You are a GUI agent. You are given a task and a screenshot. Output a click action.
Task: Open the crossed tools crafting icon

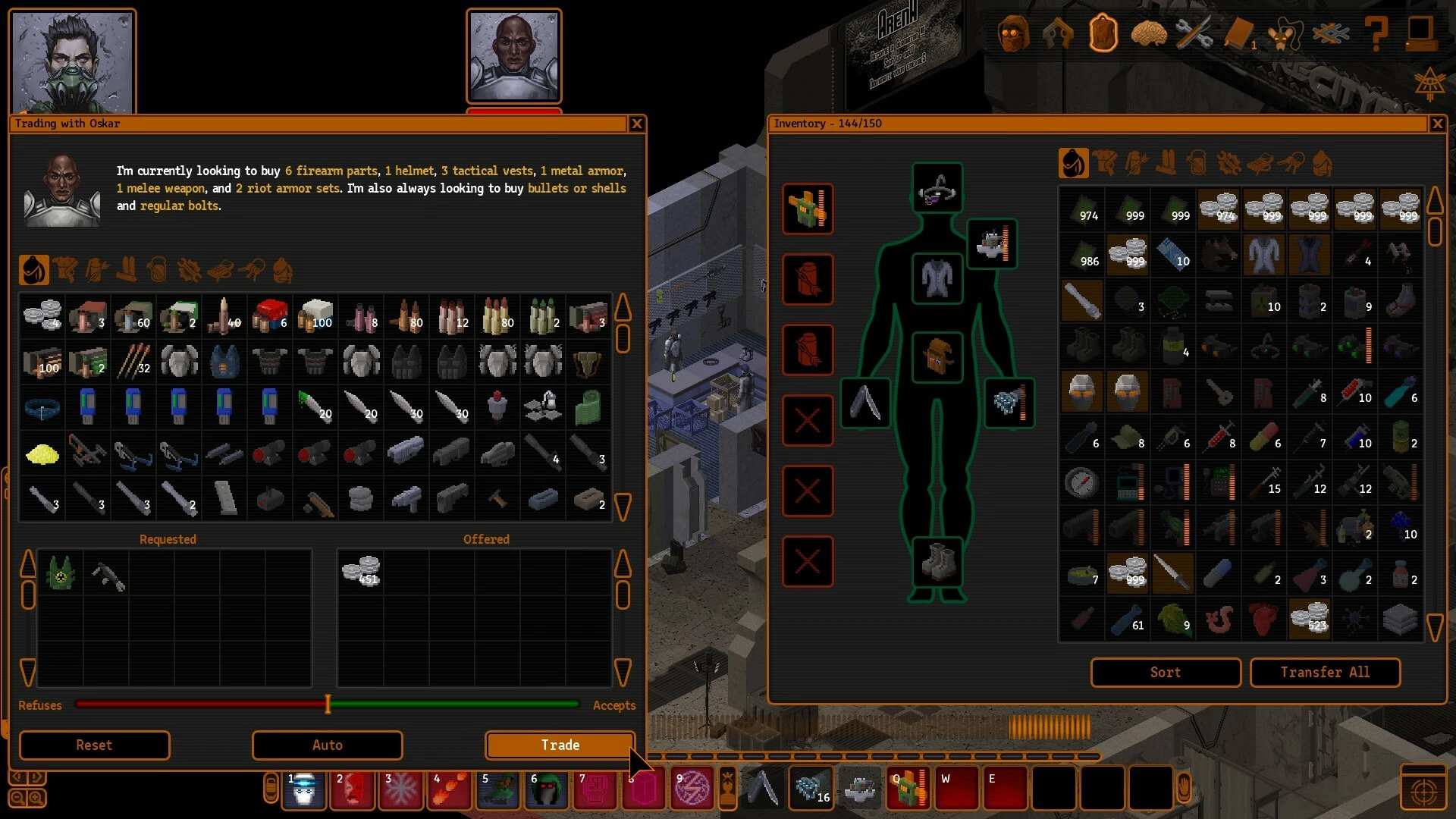click(1194, 34)
